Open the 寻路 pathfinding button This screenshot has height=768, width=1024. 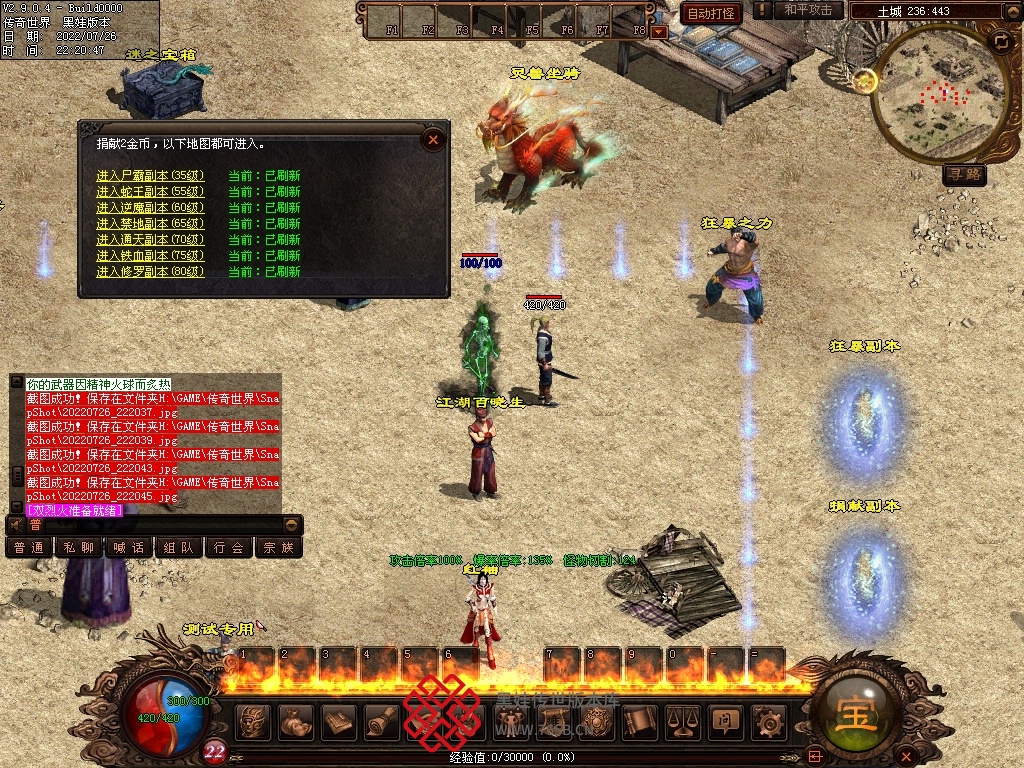point(964,175)
